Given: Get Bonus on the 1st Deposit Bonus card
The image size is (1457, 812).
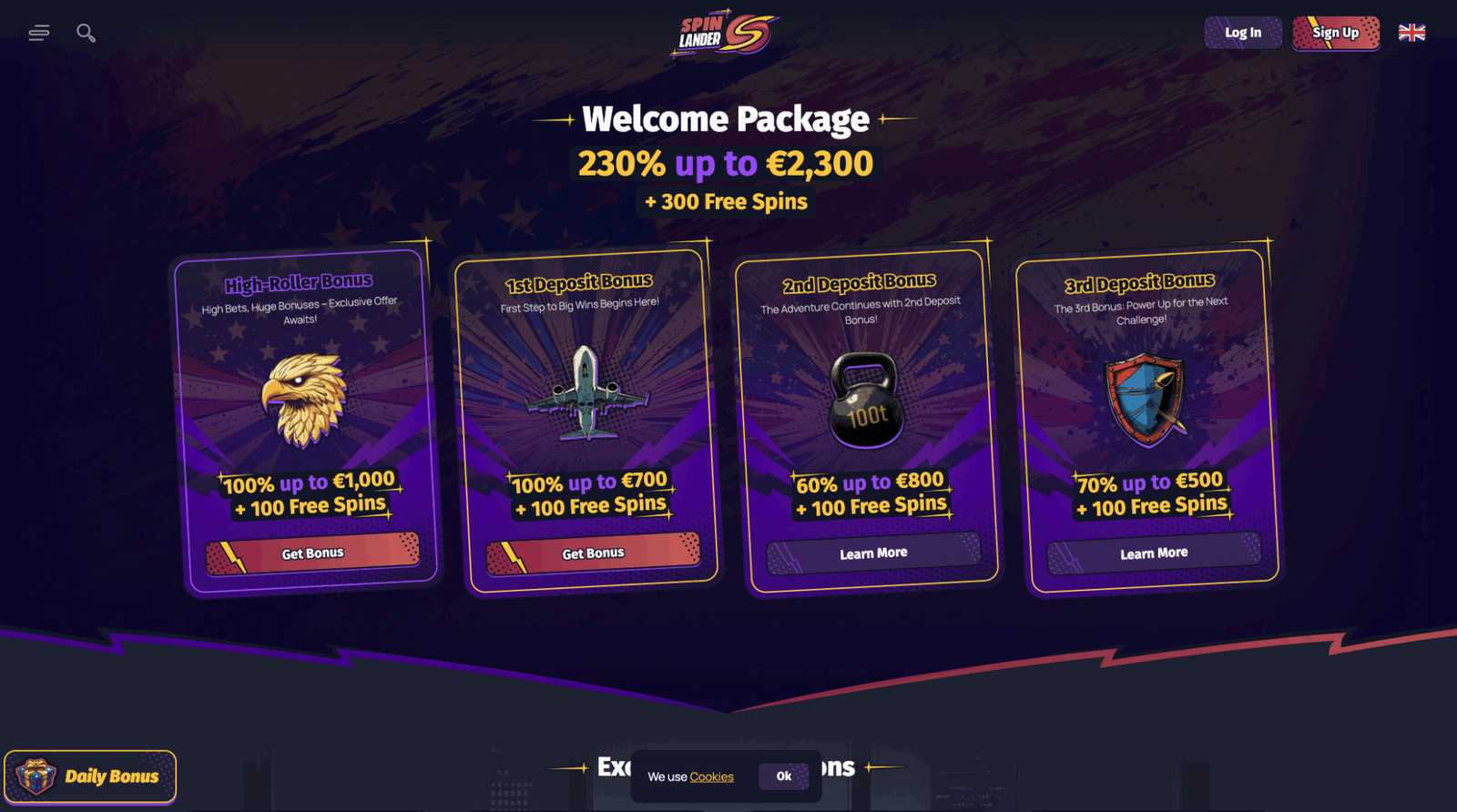Looking at the screenshot, I should tap(593, 553).
